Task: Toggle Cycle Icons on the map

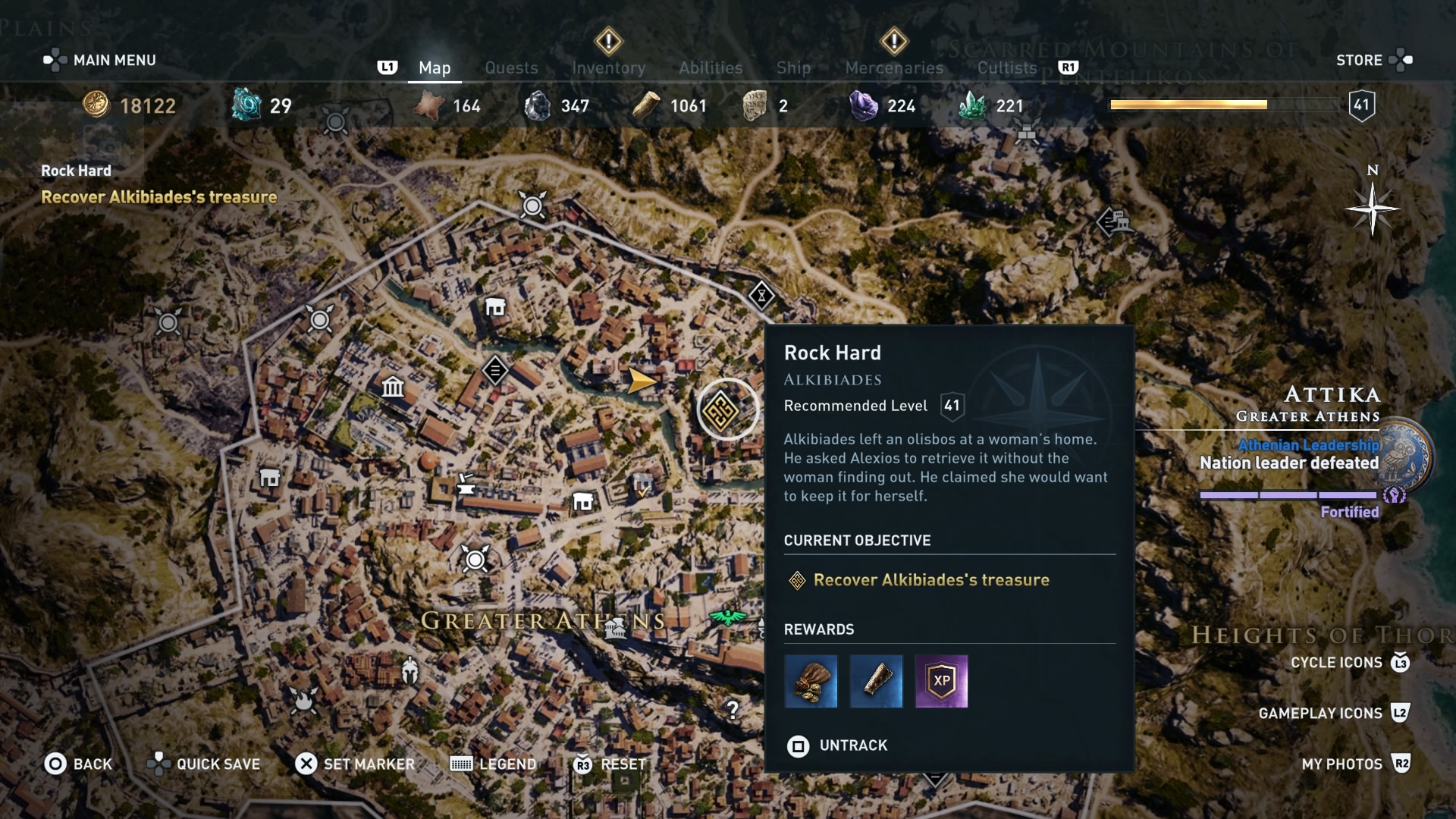Action: (x=1336, y=662)
